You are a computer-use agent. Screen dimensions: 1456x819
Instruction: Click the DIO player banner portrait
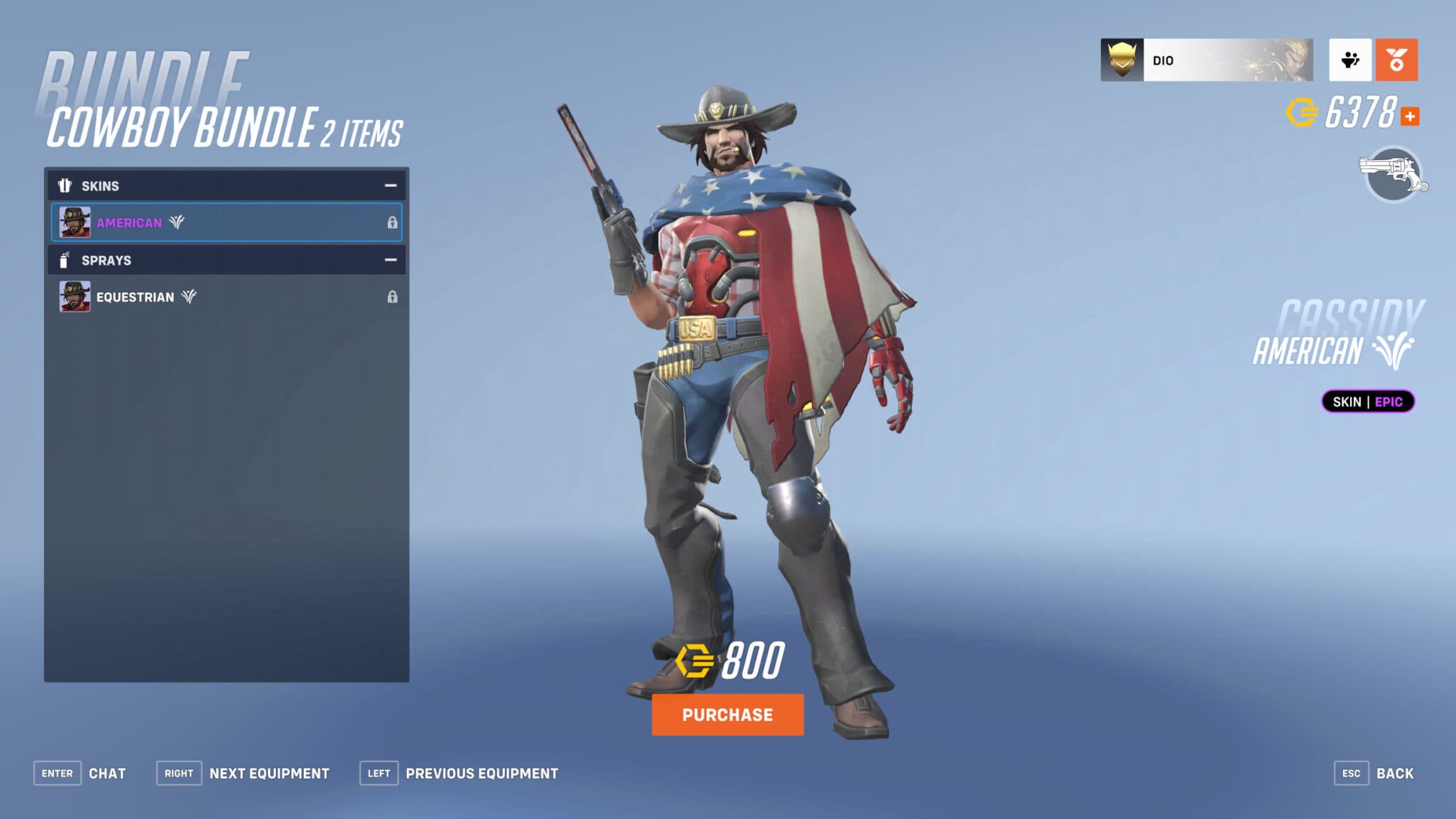(1121, 60)
